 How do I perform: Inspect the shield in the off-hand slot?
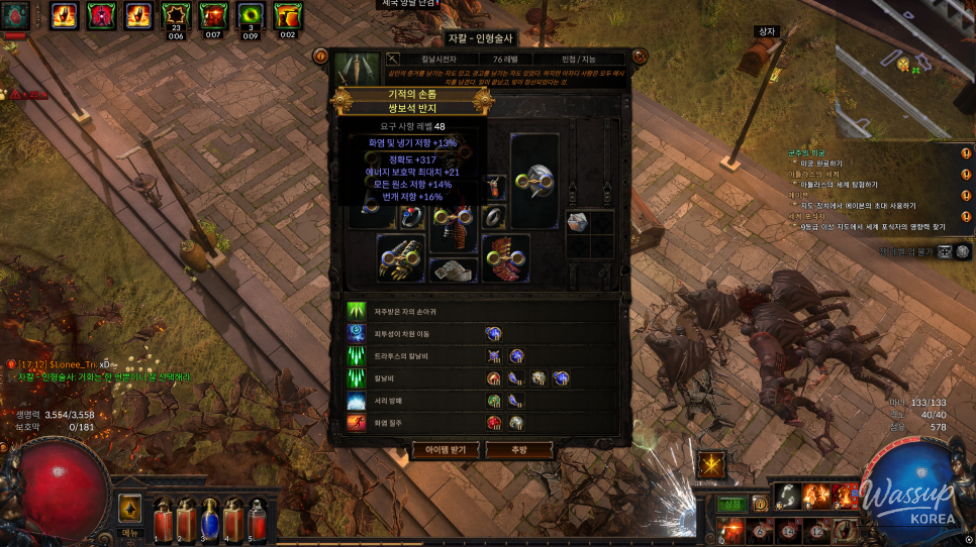pos(535,180)
